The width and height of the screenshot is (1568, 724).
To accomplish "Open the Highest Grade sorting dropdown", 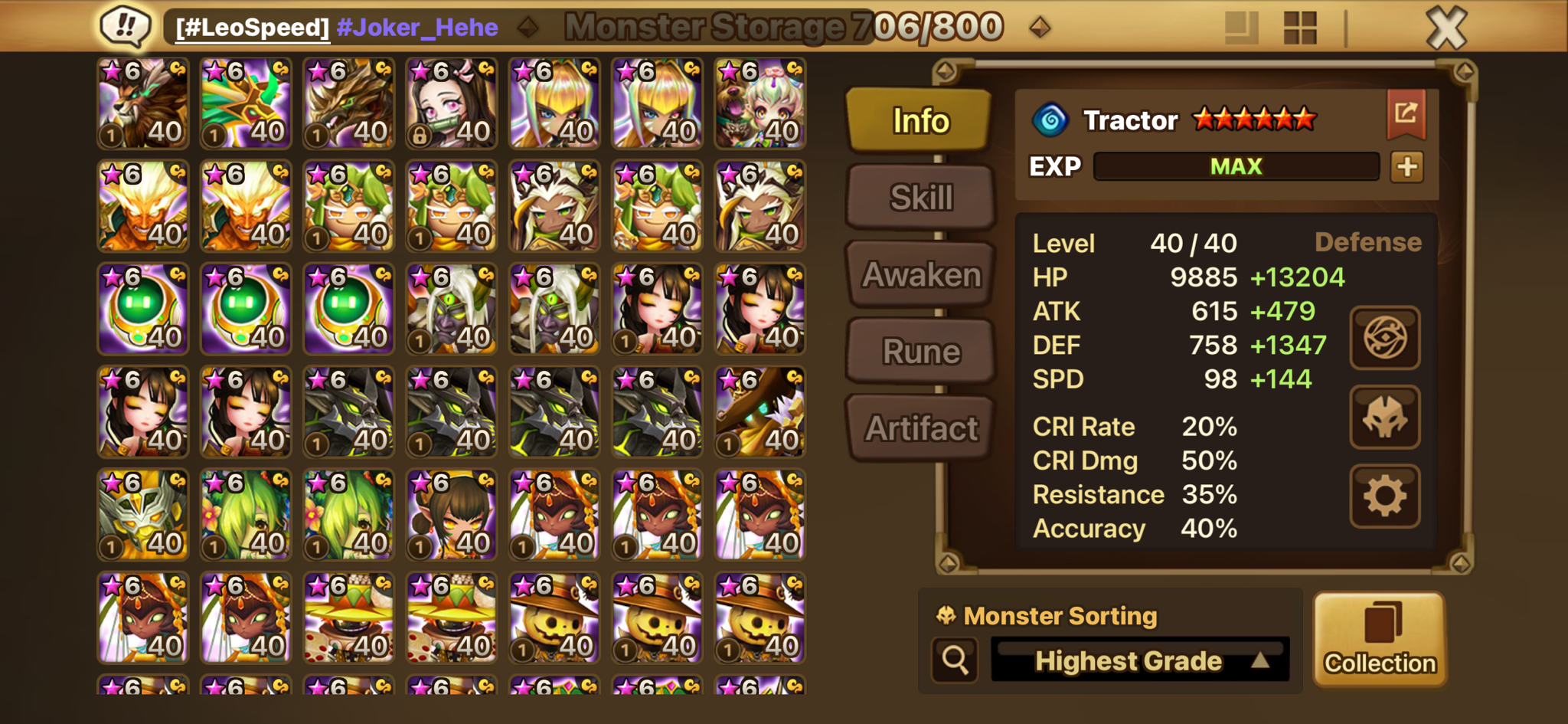I will click(x=1140, y=660).
